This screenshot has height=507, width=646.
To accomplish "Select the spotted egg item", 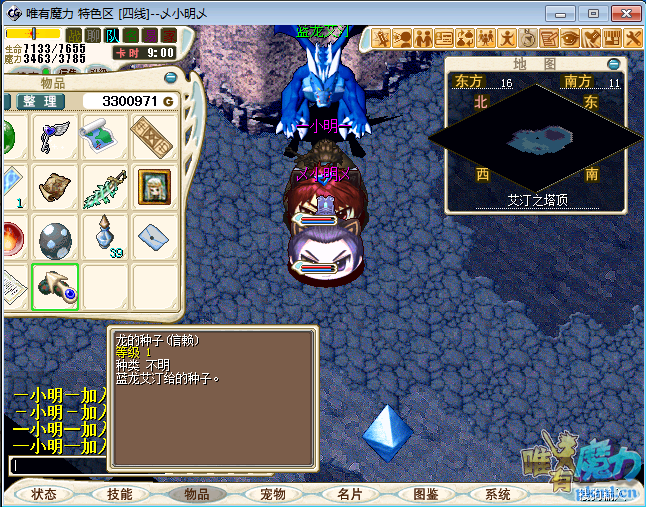I will pos(55,239).
